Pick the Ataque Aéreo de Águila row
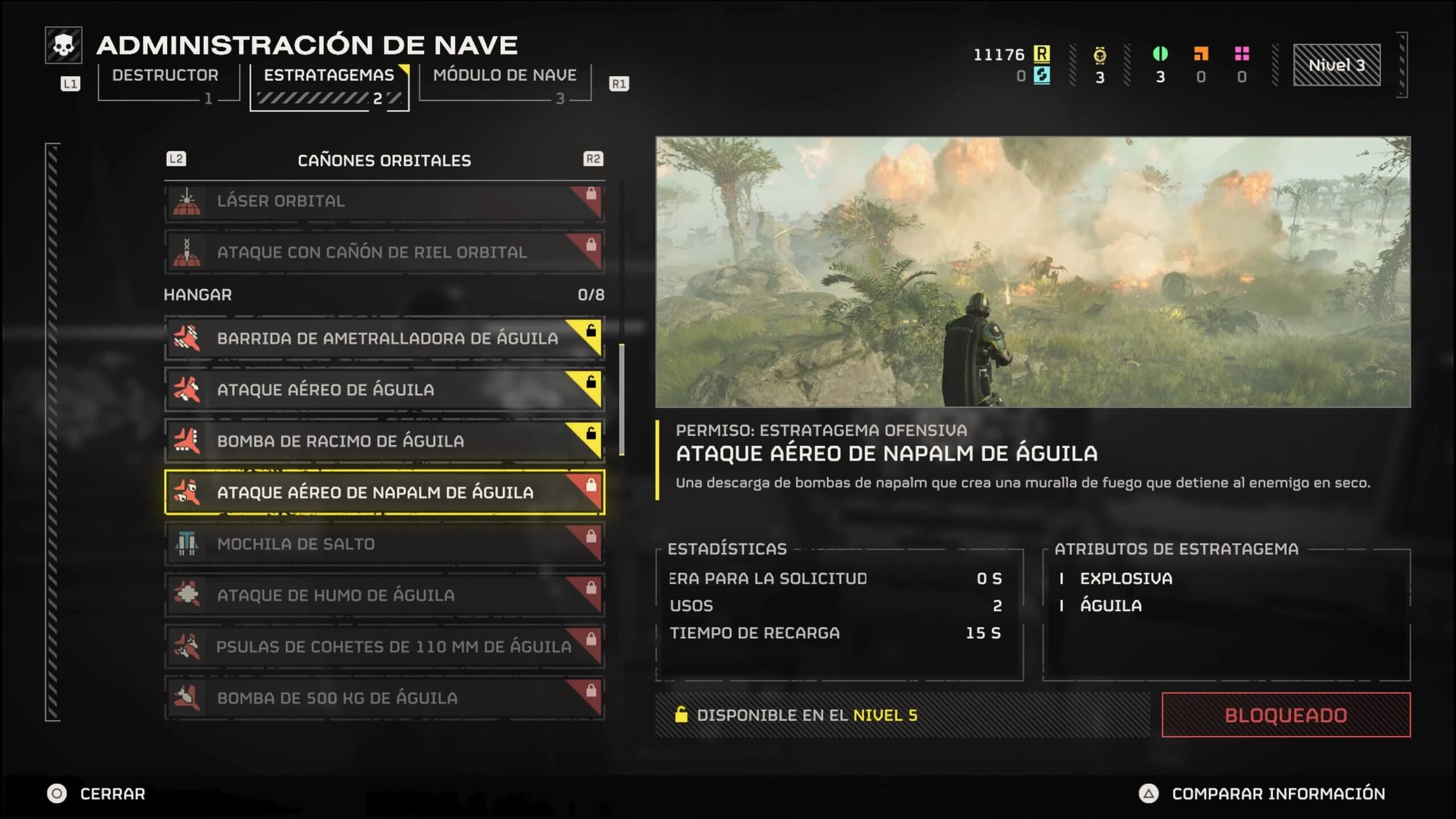The height and width of the screenshot is (819, 1456). coord(384,390)
